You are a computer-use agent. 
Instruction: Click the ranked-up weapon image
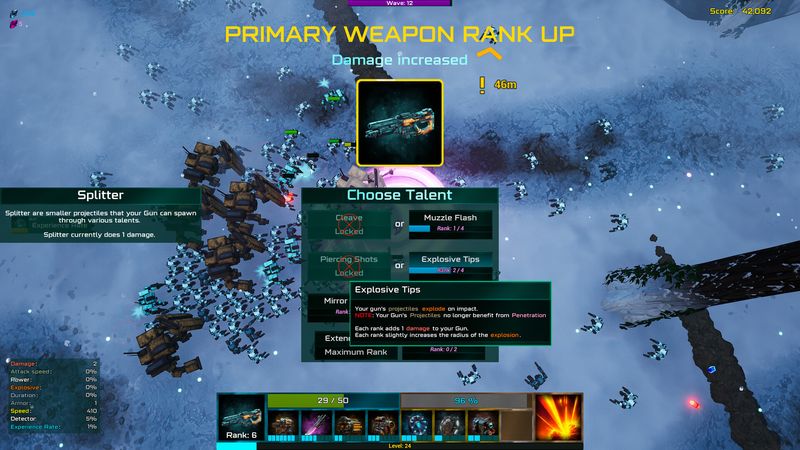click(x=400, y=123)
